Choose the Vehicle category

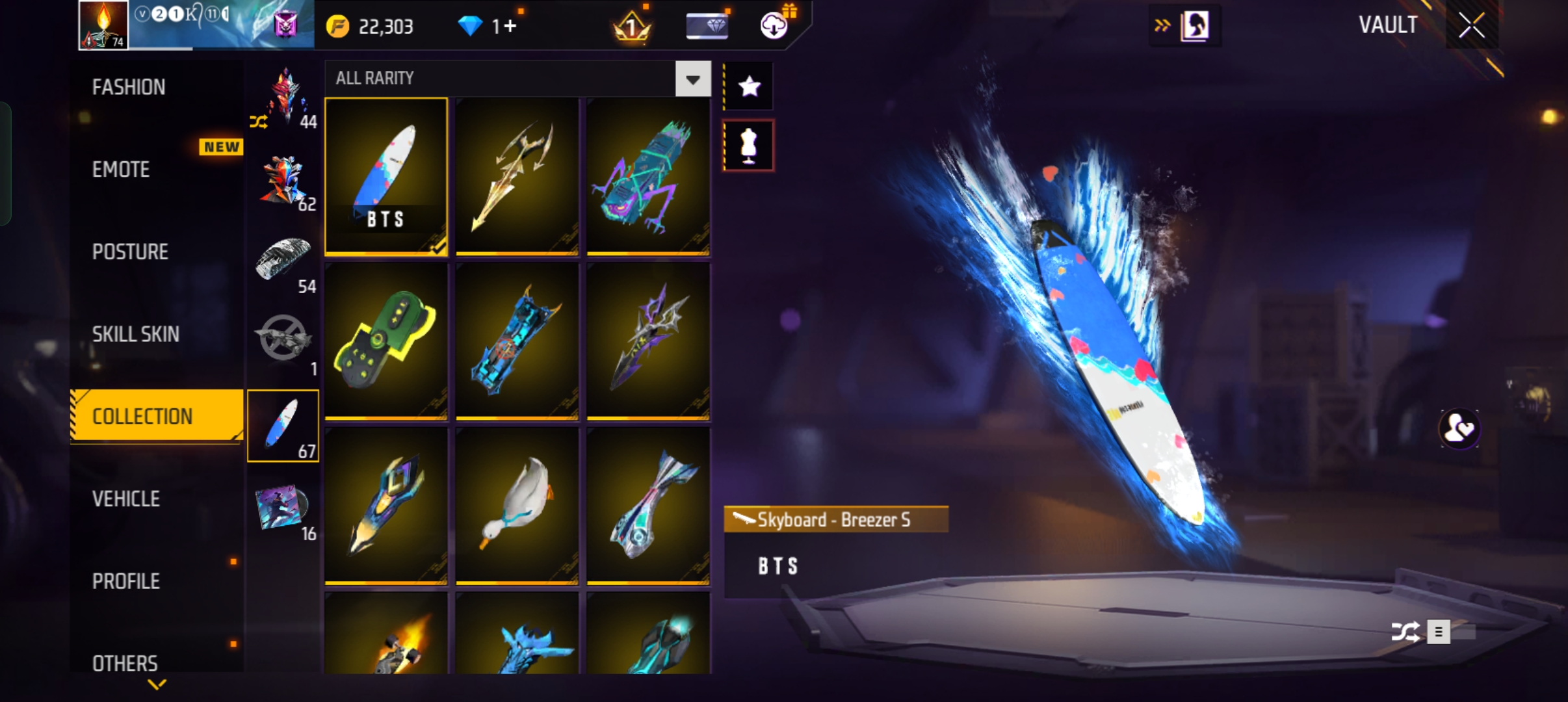click(x=126, y=499)
